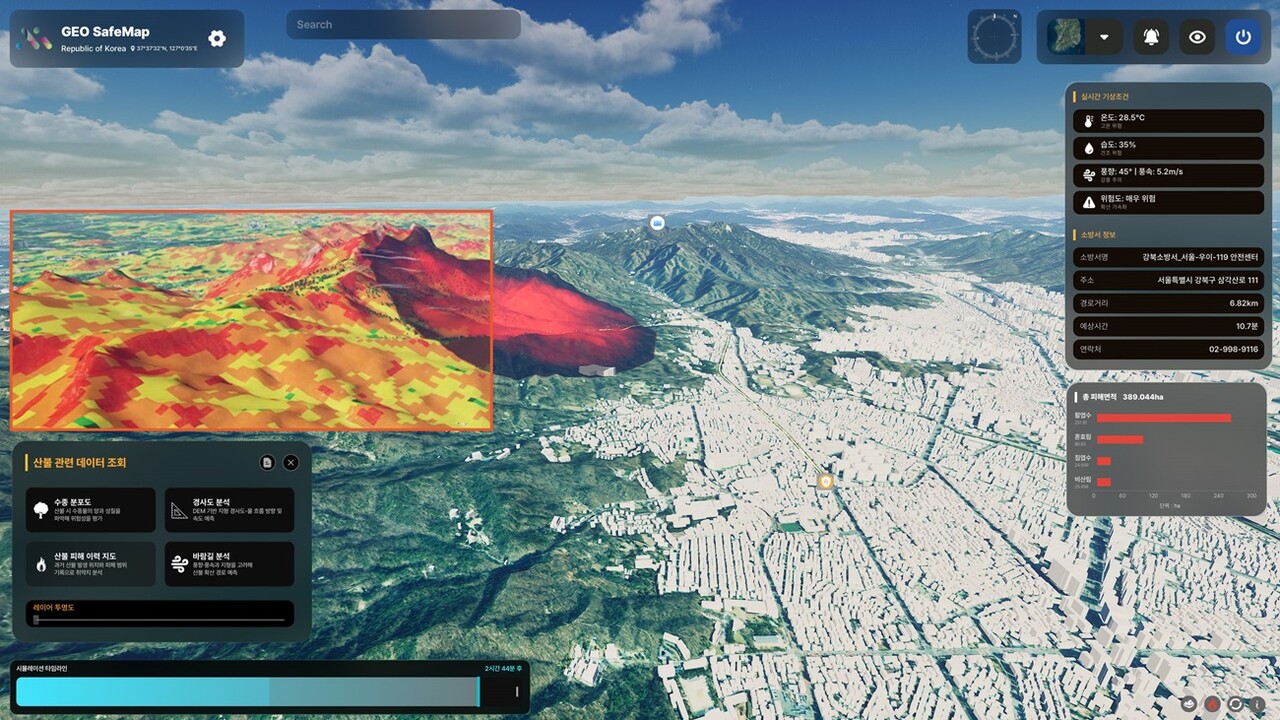Choose the 경사도 분석 option
The image size is (1280, 720).
(x=229, y=510)
